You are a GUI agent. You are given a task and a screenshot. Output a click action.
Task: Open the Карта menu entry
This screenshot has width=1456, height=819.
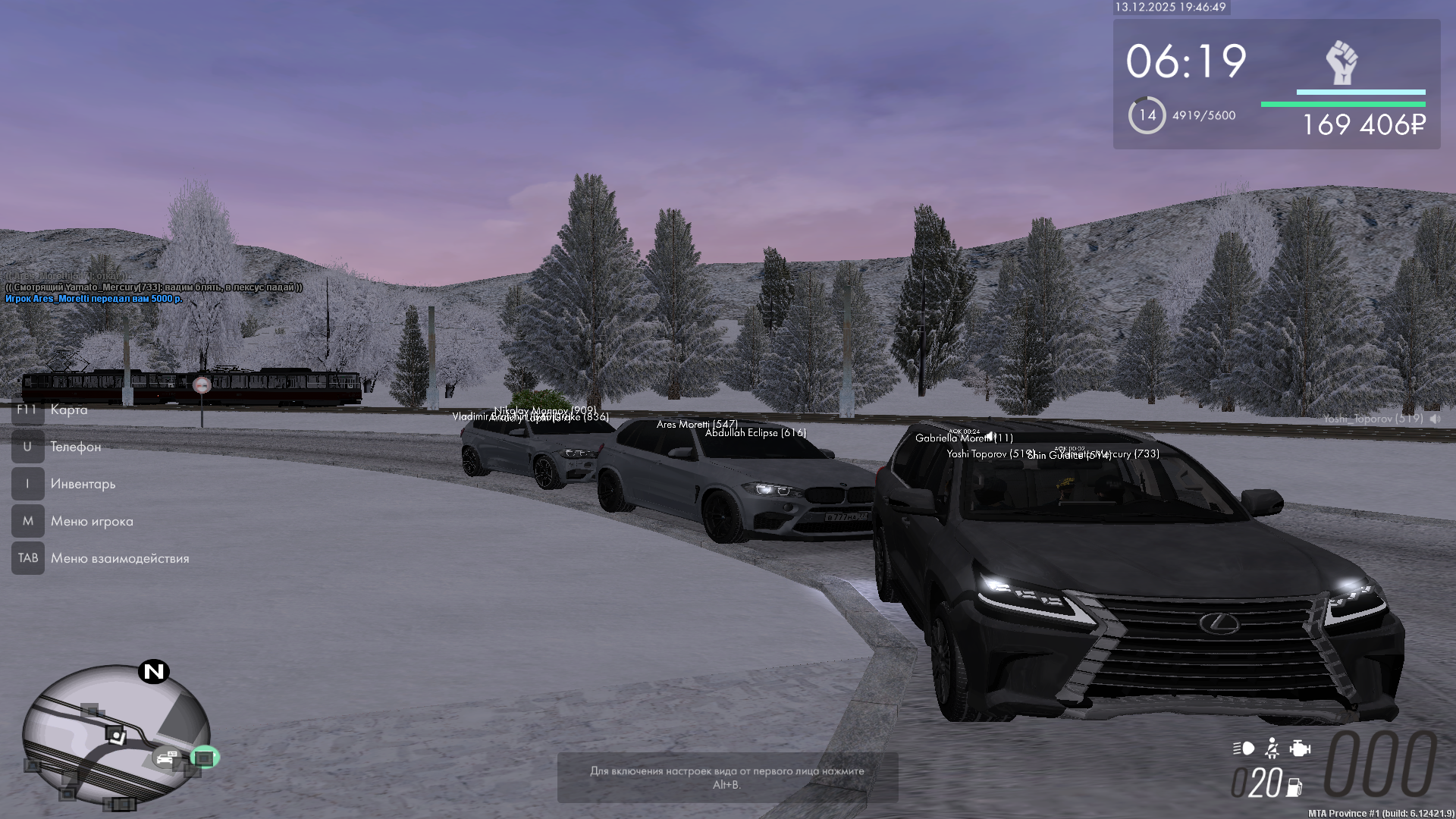(68, 409)
